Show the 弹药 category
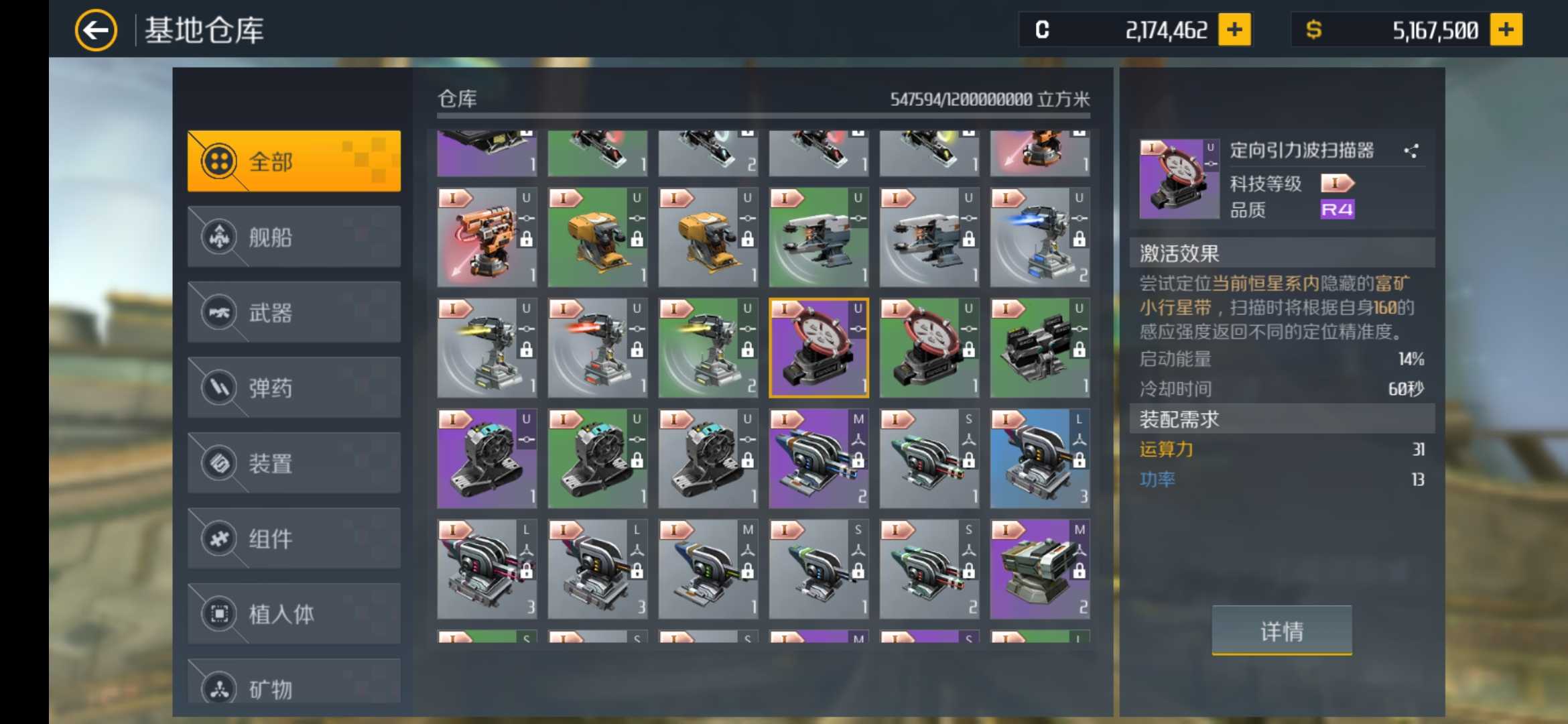 [x=294, y=387]
